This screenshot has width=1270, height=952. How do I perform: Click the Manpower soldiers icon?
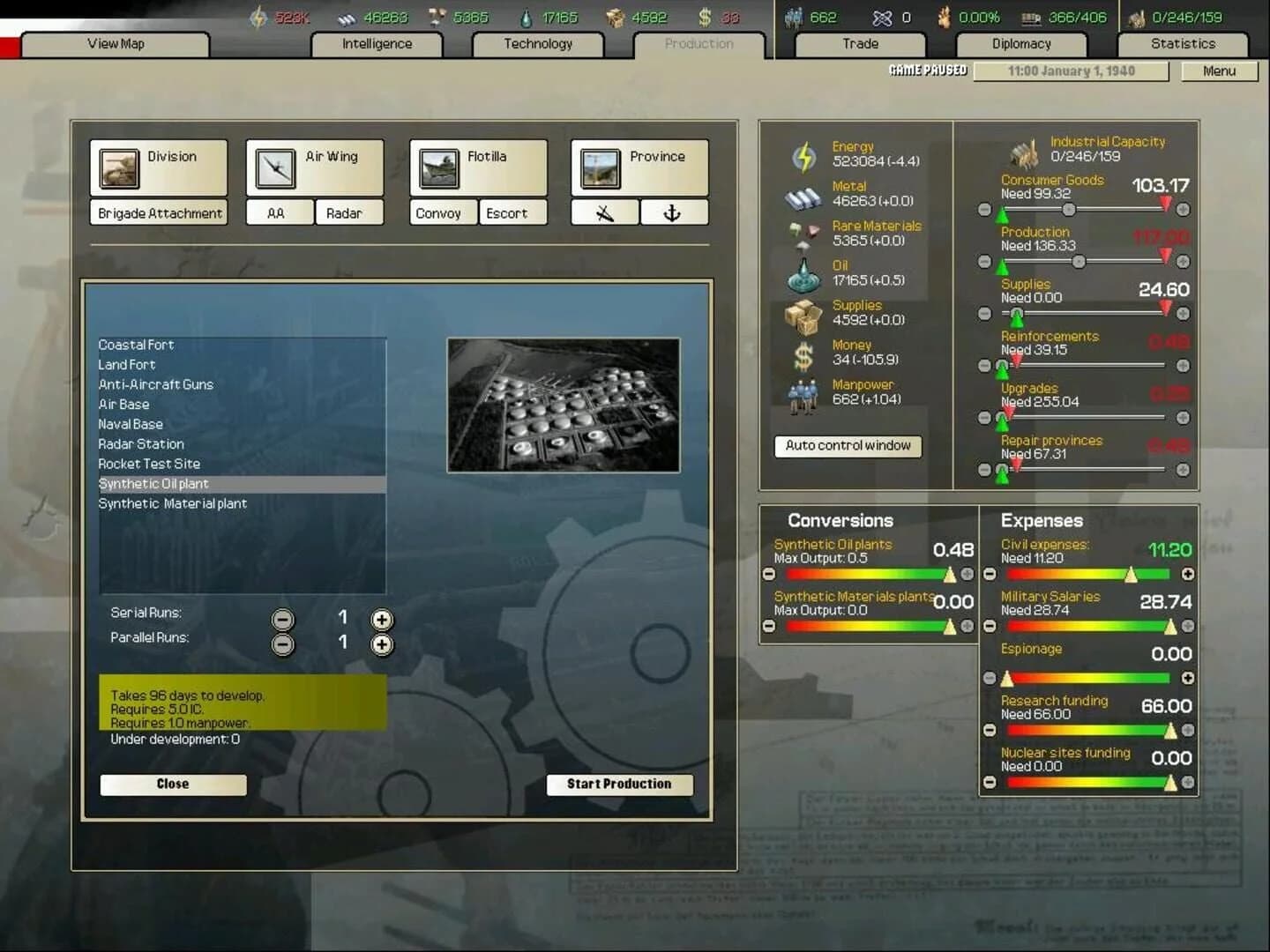tap(803, 391)
